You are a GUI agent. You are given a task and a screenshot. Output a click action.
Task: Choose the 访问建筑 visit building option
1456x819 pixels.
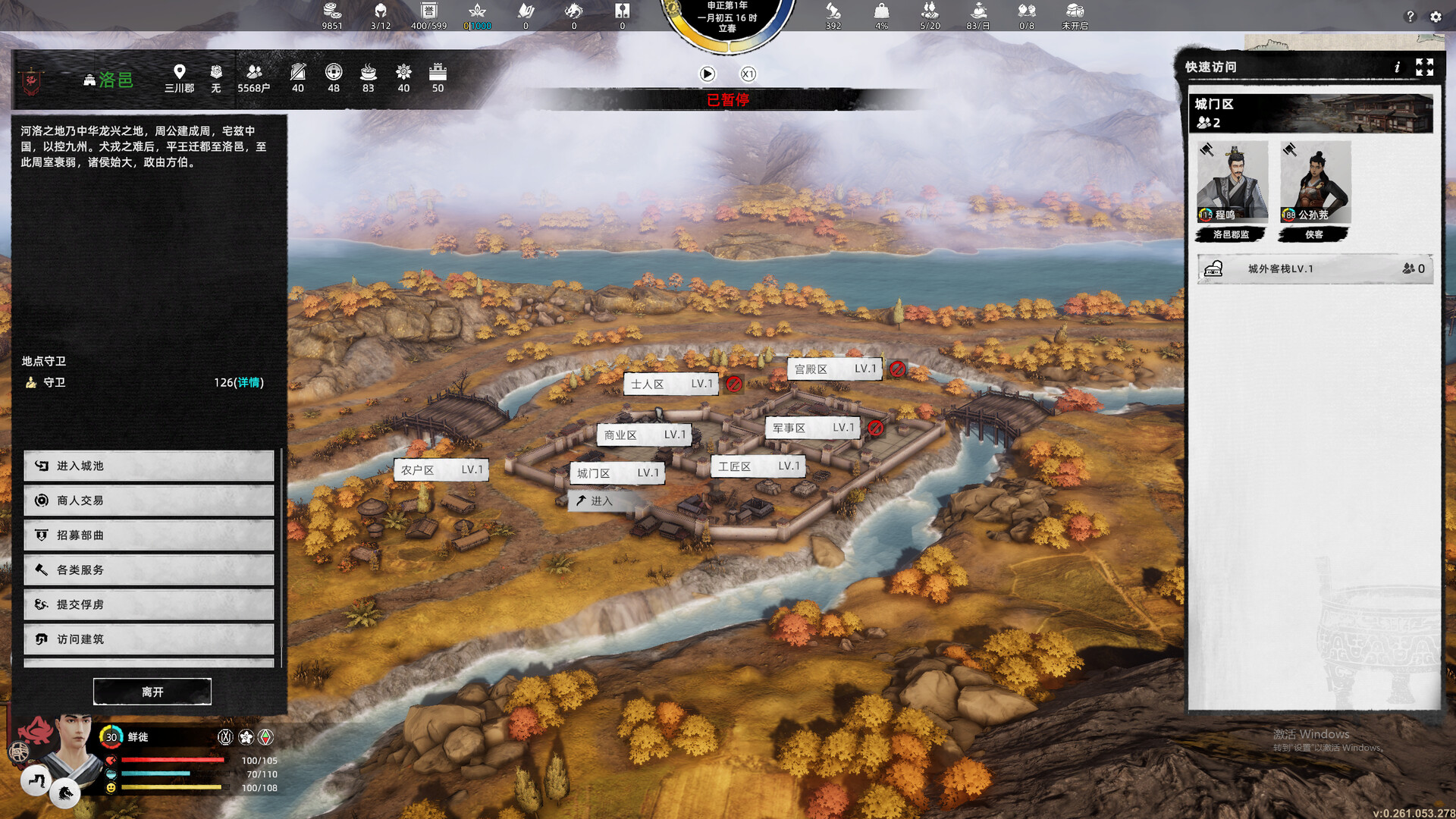(149, 639)
